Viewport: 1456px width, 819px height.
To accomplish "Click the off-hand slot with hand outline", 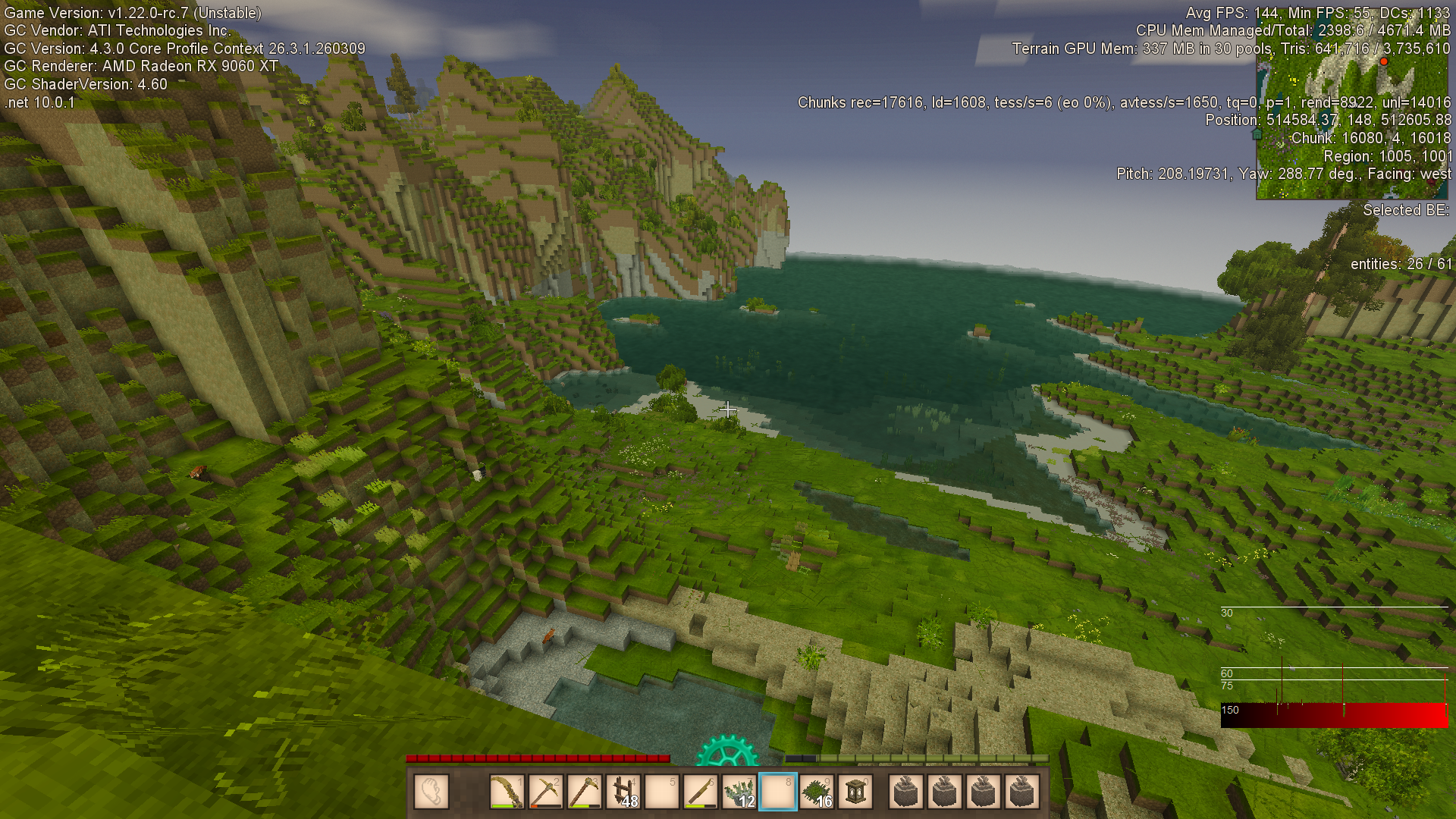I will [431, 792].
